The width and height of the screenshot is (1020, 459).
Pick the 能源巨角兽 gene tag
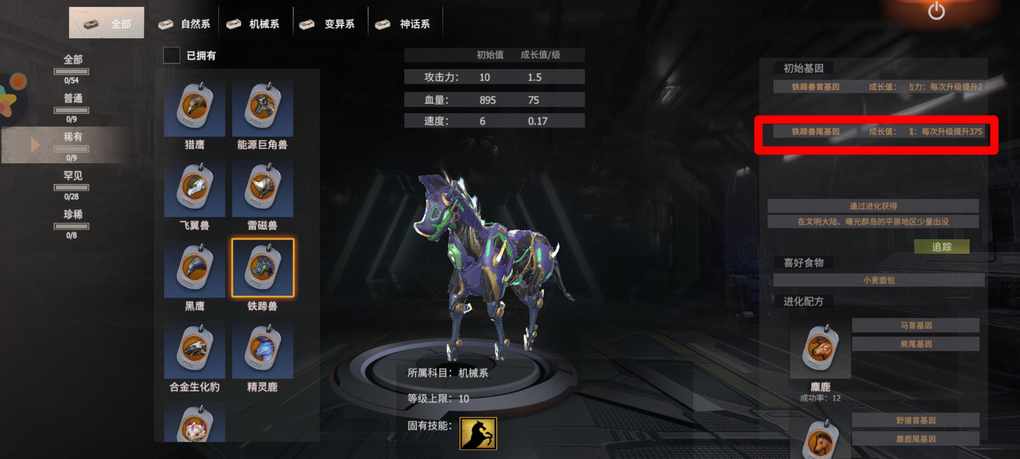(262, 109)
